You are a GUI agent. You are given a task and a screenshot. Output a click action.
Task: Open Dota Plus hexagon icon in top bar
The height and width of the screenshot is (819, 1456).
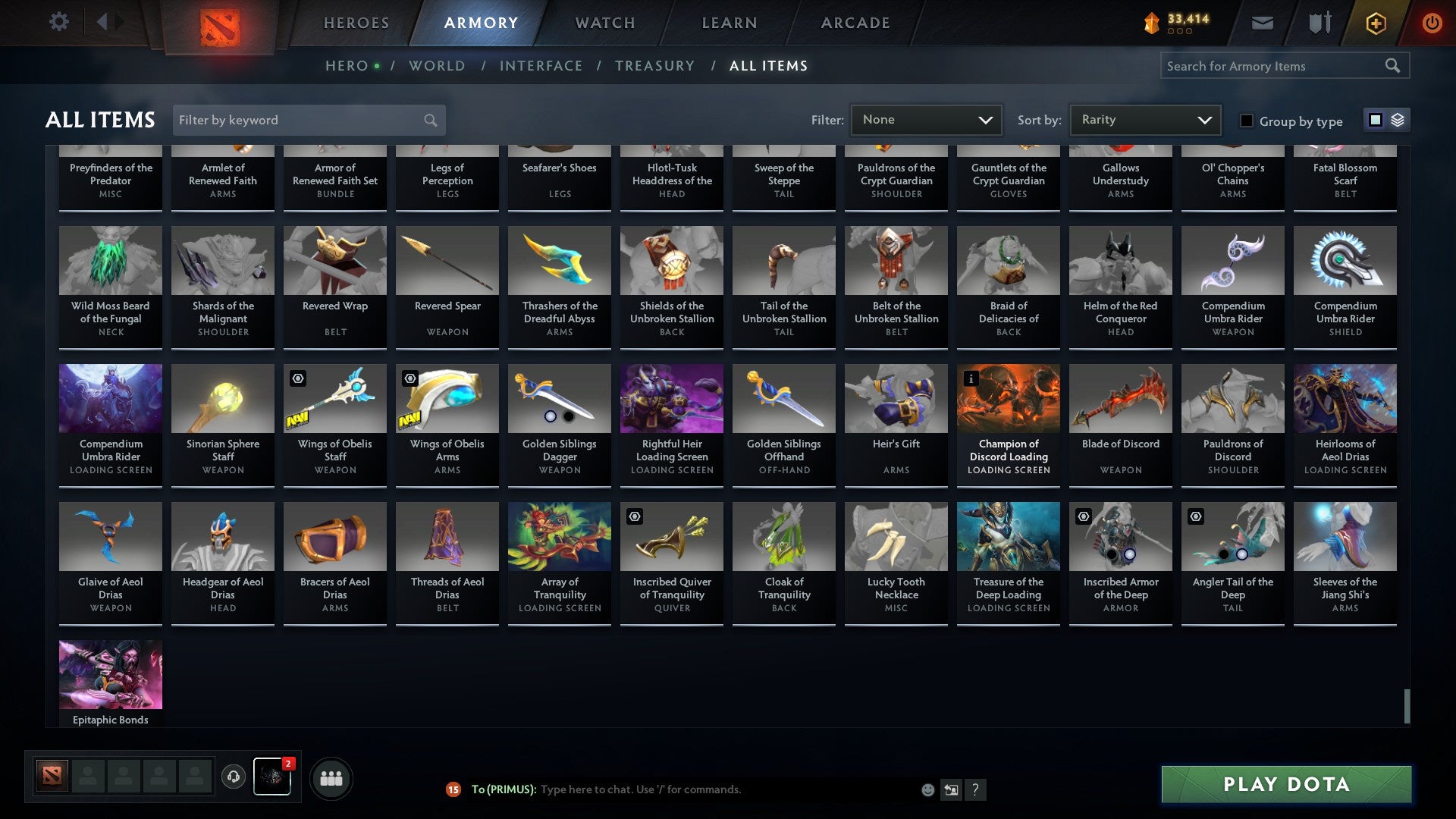1375,23
